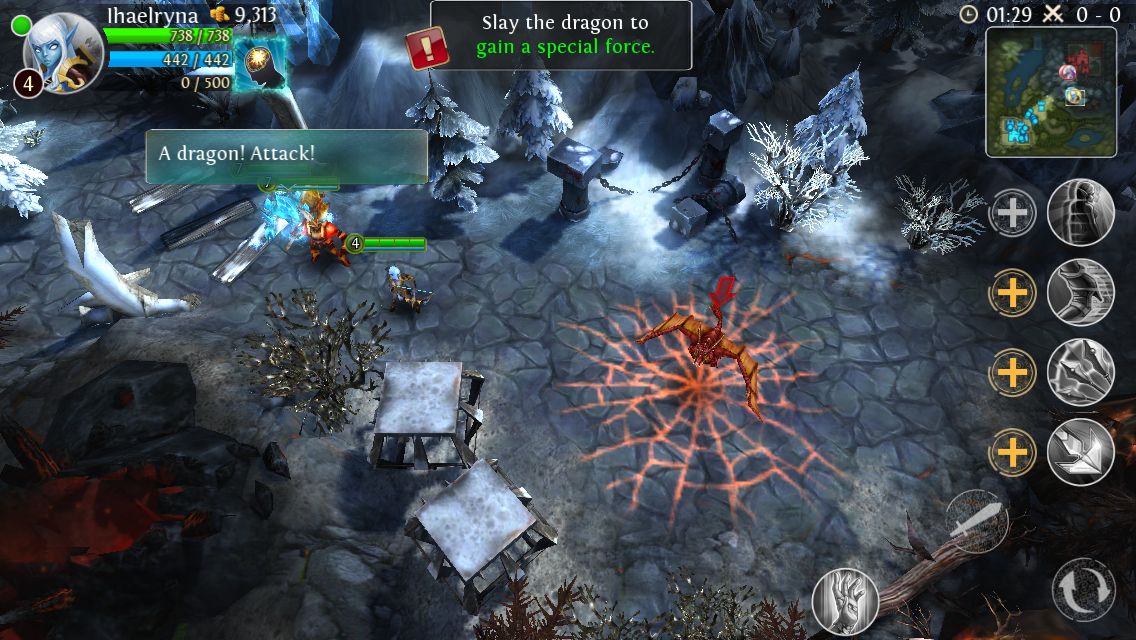This screenshot has width=1136, height=640.
Task: Activate the cloaked figure ability
Action: tap(1081, 212)
